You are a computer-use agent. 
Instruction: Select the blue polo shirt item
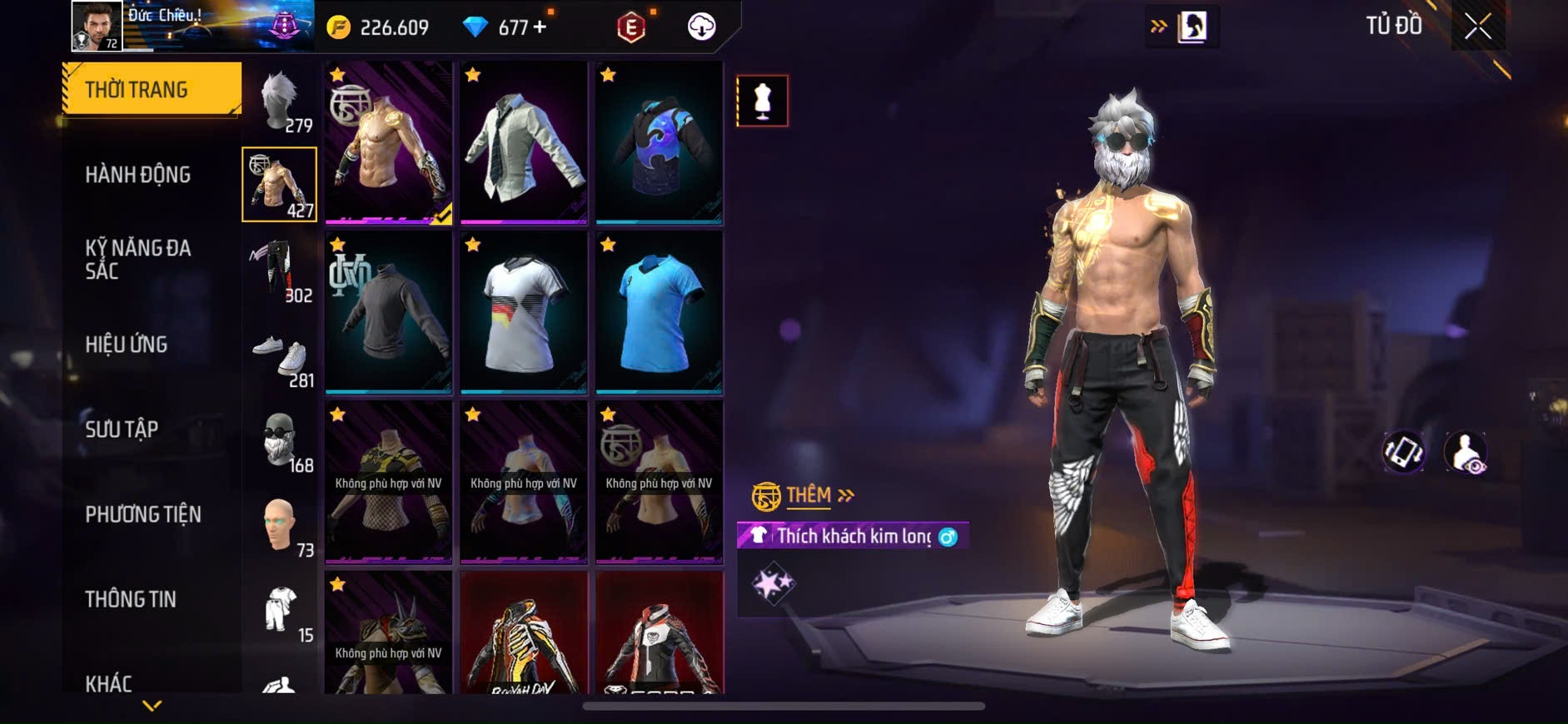pyautogui.click(x=659, y=312)
